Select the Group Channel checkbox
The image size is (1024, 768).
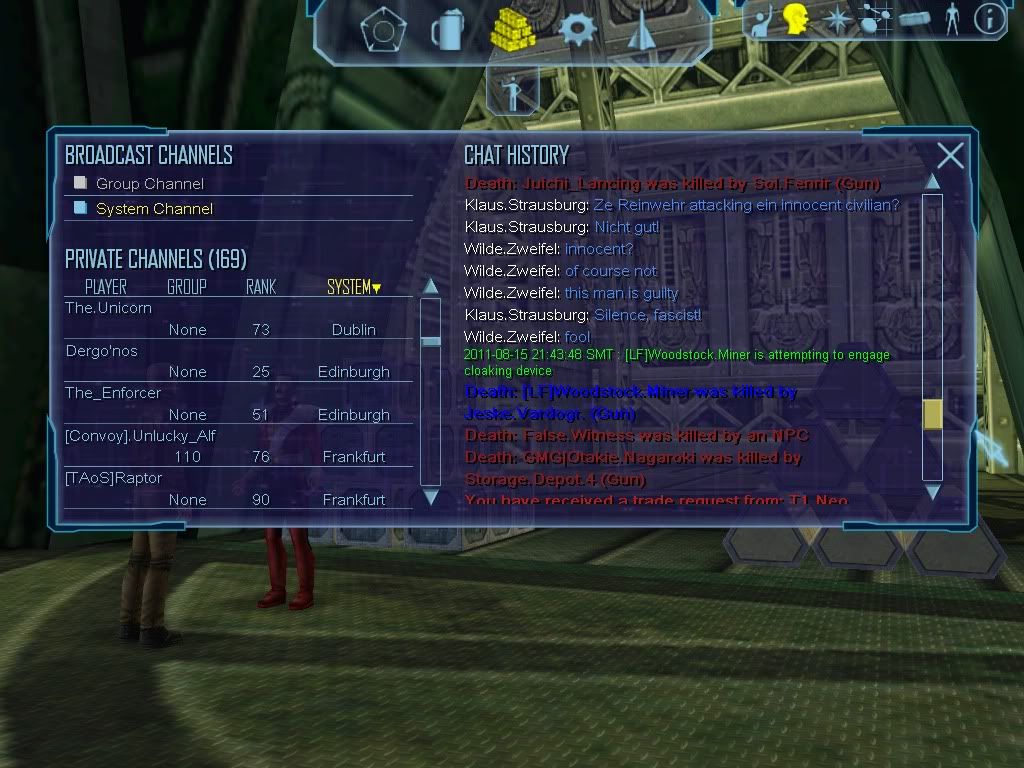81,183
